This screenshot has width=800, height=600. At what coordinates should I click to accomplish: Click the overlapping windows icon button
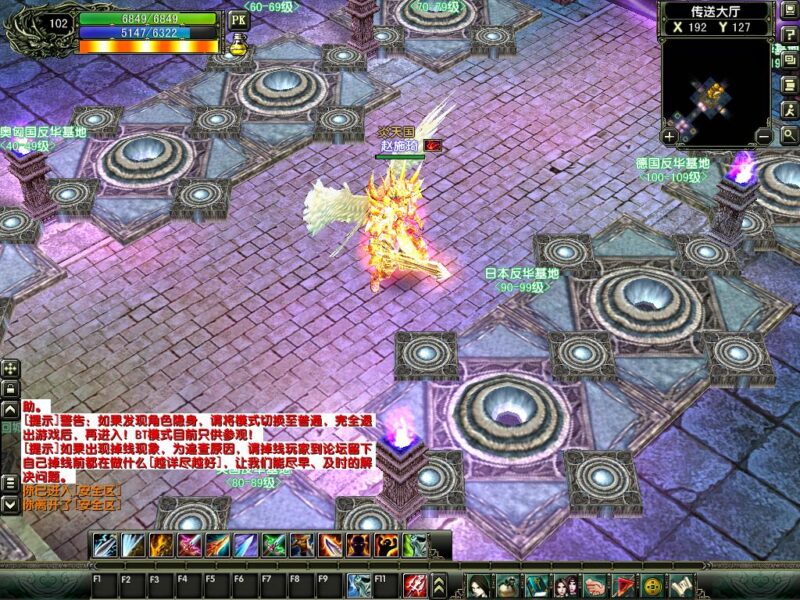[790, 60]
